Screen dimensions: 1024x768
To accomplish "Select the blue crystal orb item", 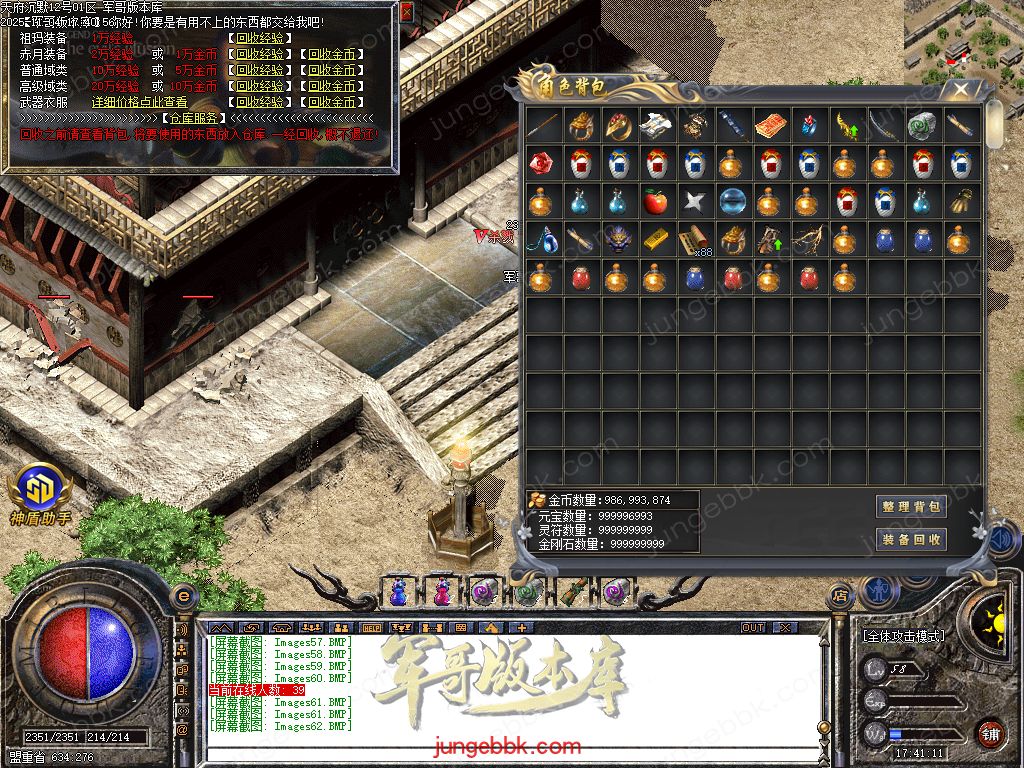I will 731,202.
